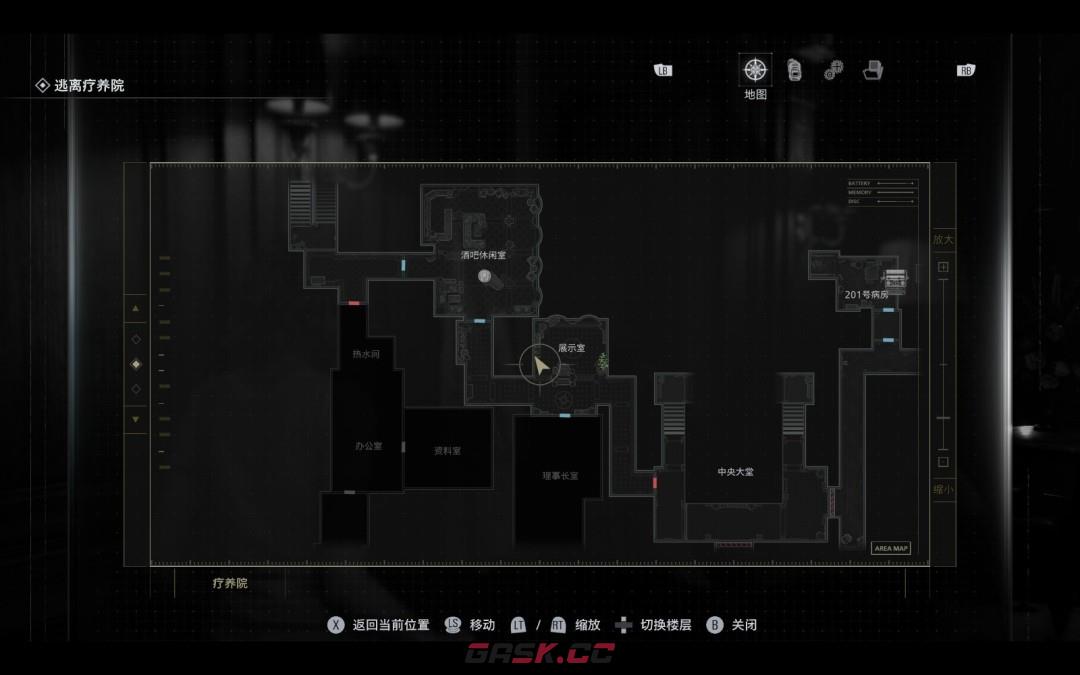Image resolution: width=1080 pixels, height=675 pixels.
Task: Select the highlighted current floor diamond
Action: pos(136,364)
